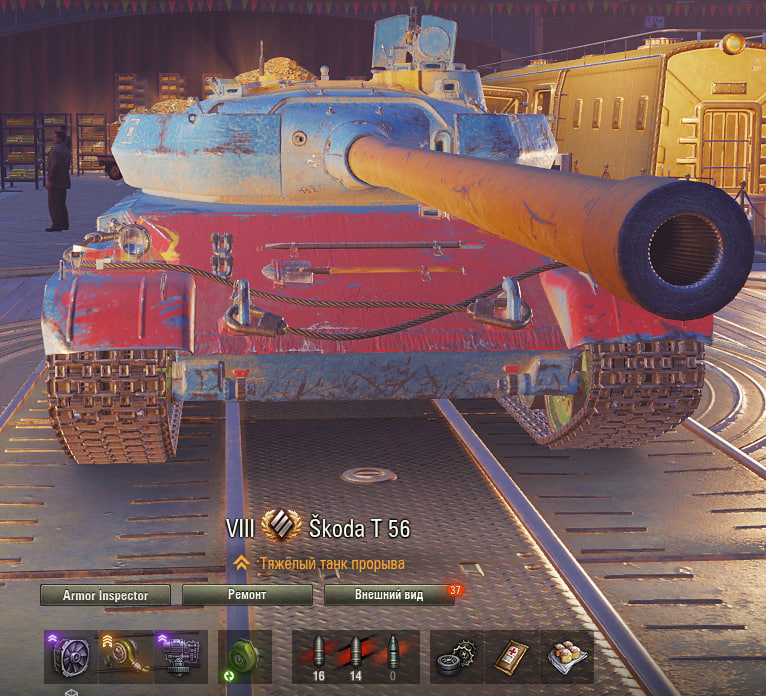Click the Škoda T 56 vehicle name
This screenshot has height=696, width=766.
pyautogui.click(x=356, y=529)
